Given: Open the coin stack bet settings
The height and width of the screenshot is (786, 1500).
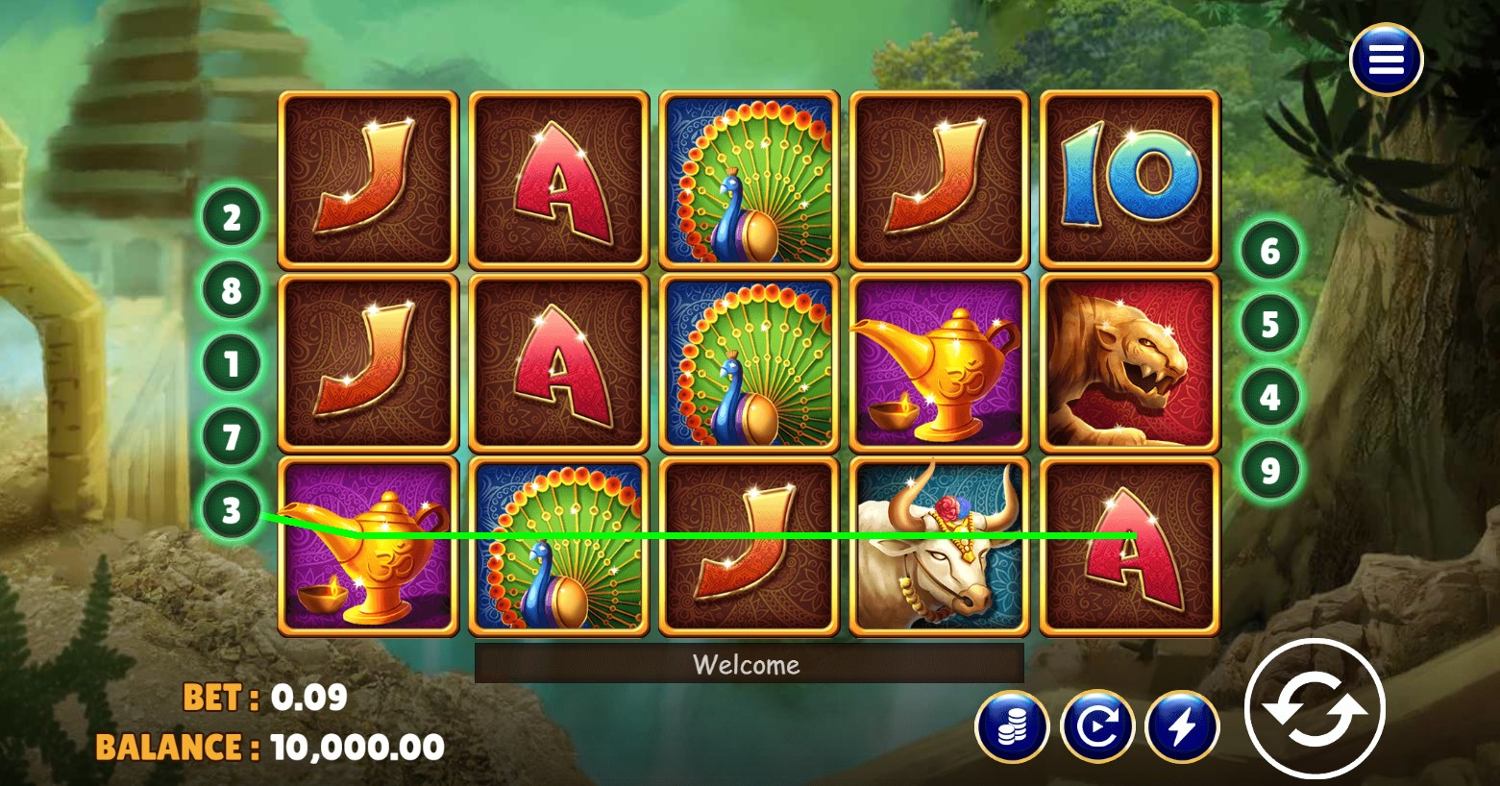Looking at the screenshot, I should click(x=1011, y=727).
